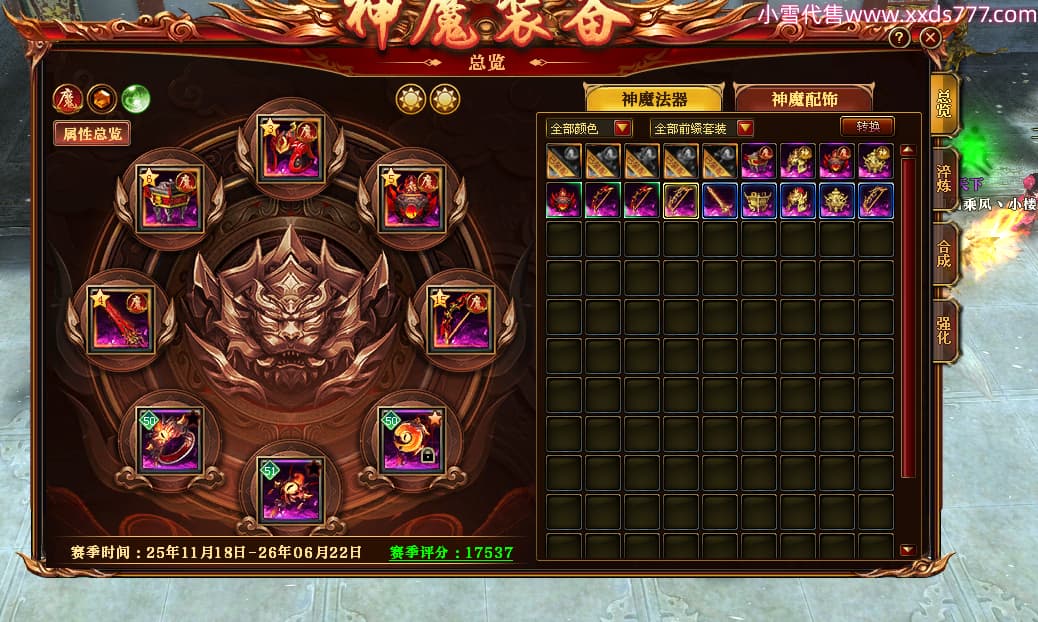Close the 神魔装备 window

pyautogui.click(x=931, y=38)
